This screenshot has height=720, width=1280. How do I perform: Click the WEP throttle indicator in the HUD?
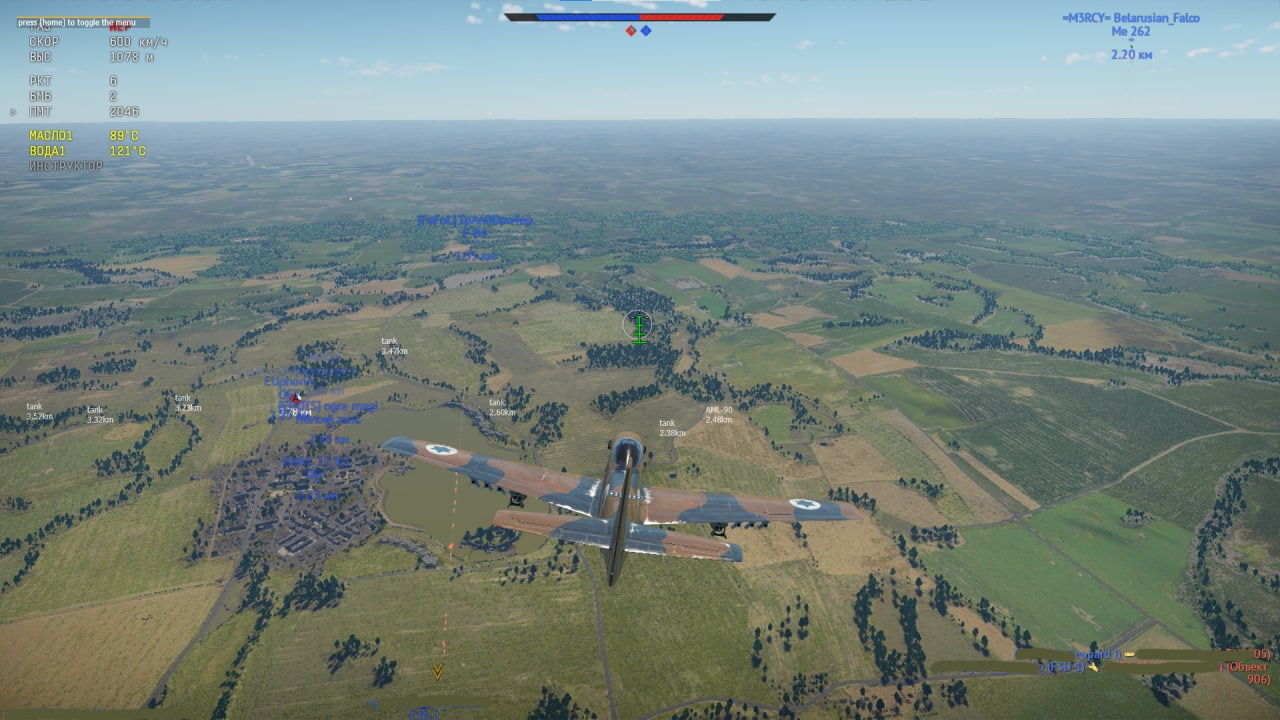point(120,30)
